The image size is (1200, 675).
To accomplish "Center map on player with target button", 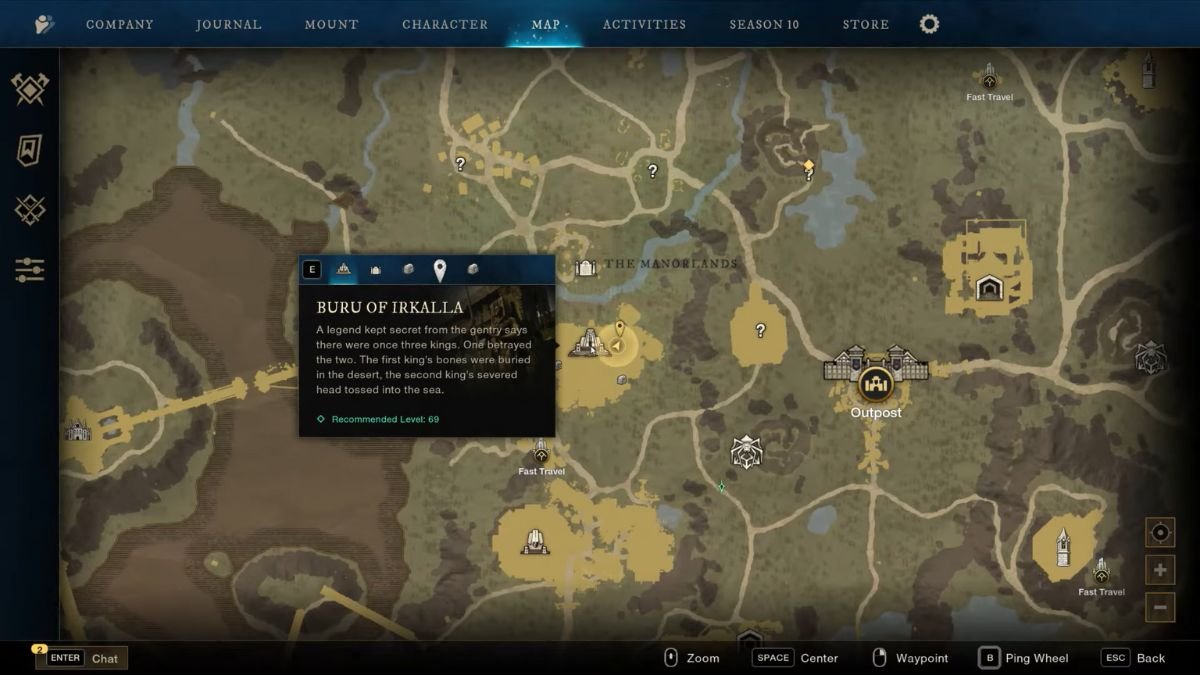I will pos(1160,532).
